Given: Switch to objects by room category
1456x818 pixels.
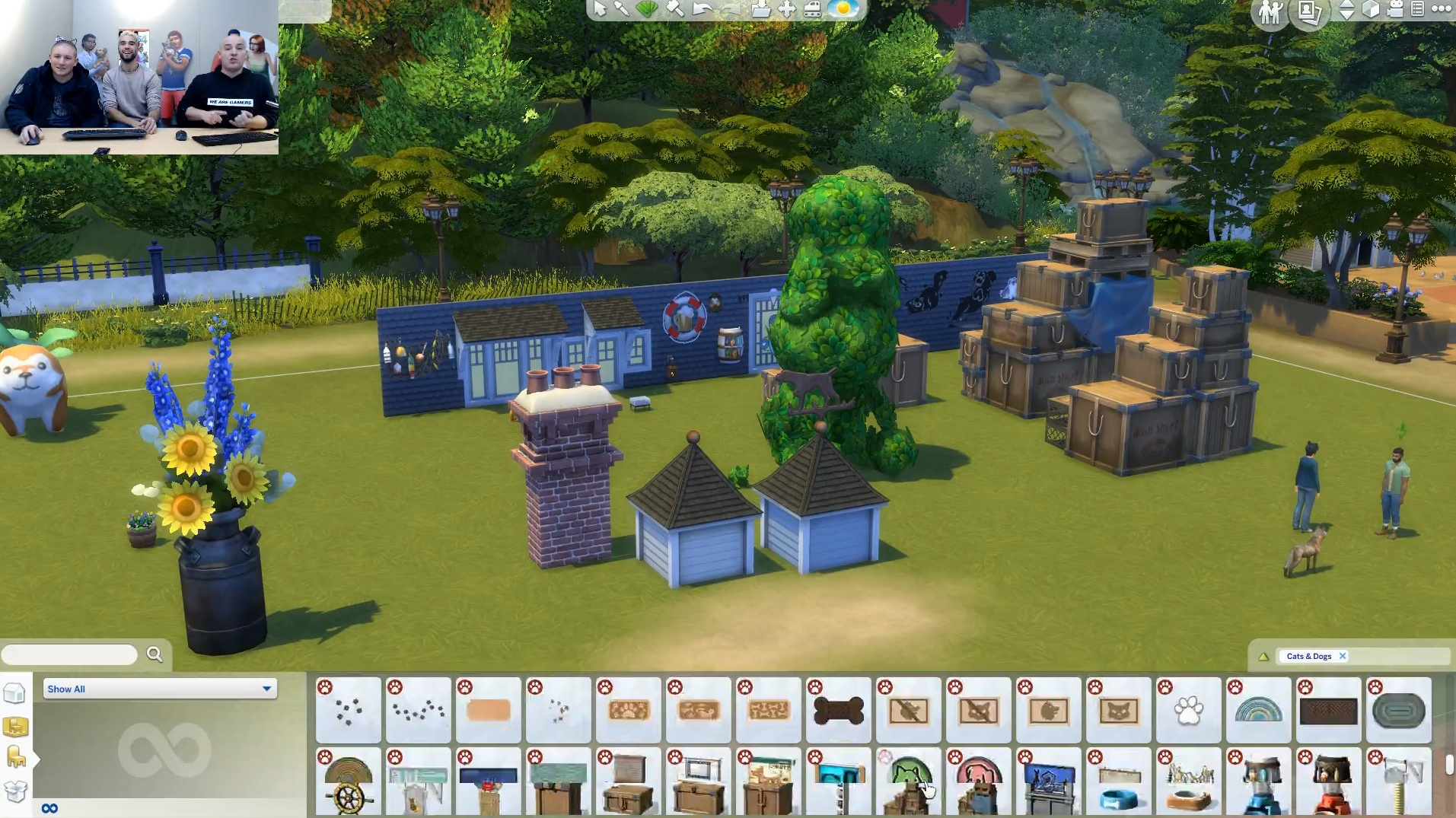Looking at the screenshot, I should (15, 727).
